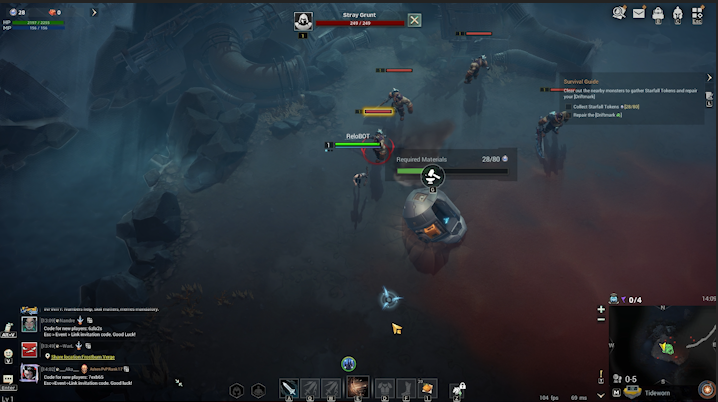Open the backpack inventory

click(658, 13)
